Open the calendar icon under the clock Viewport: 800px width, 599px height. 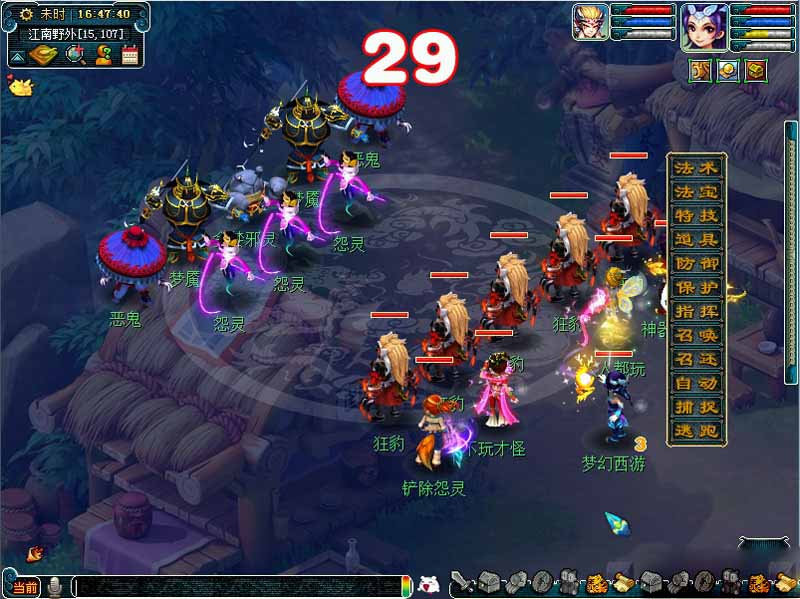pos(130,55)
